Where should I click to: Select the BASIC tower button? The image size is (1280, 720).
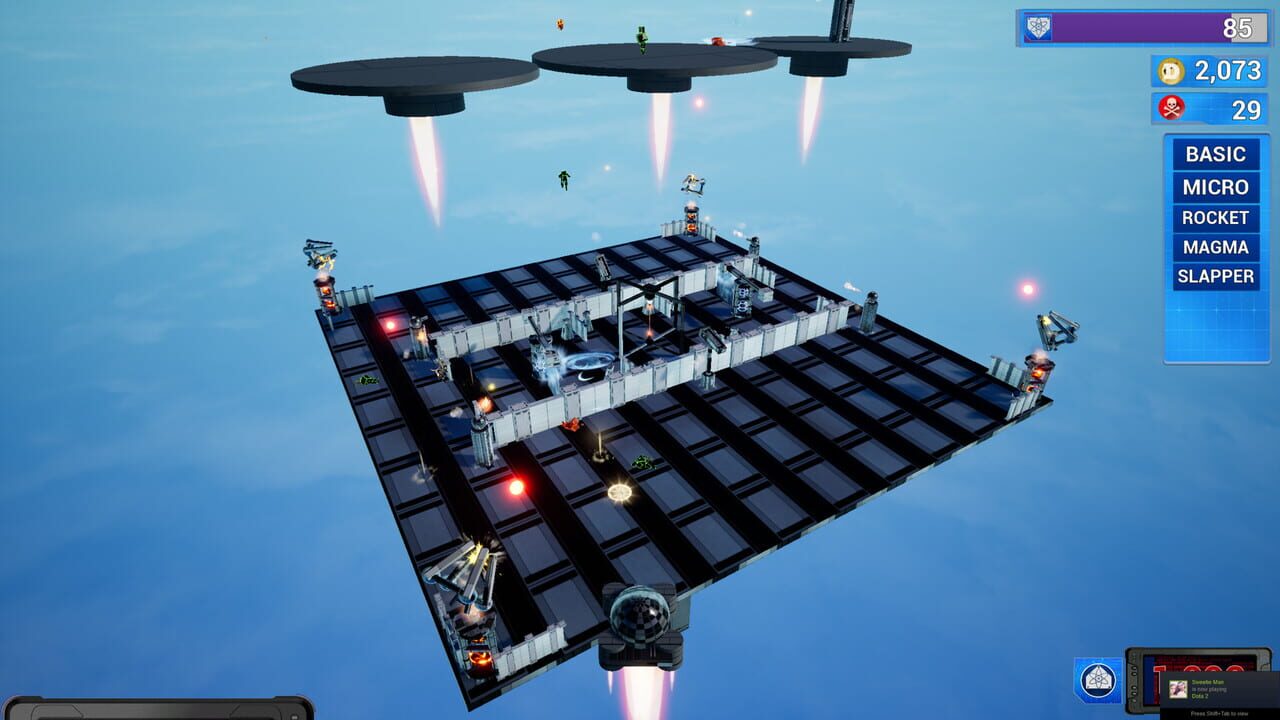click(1215, 154)
